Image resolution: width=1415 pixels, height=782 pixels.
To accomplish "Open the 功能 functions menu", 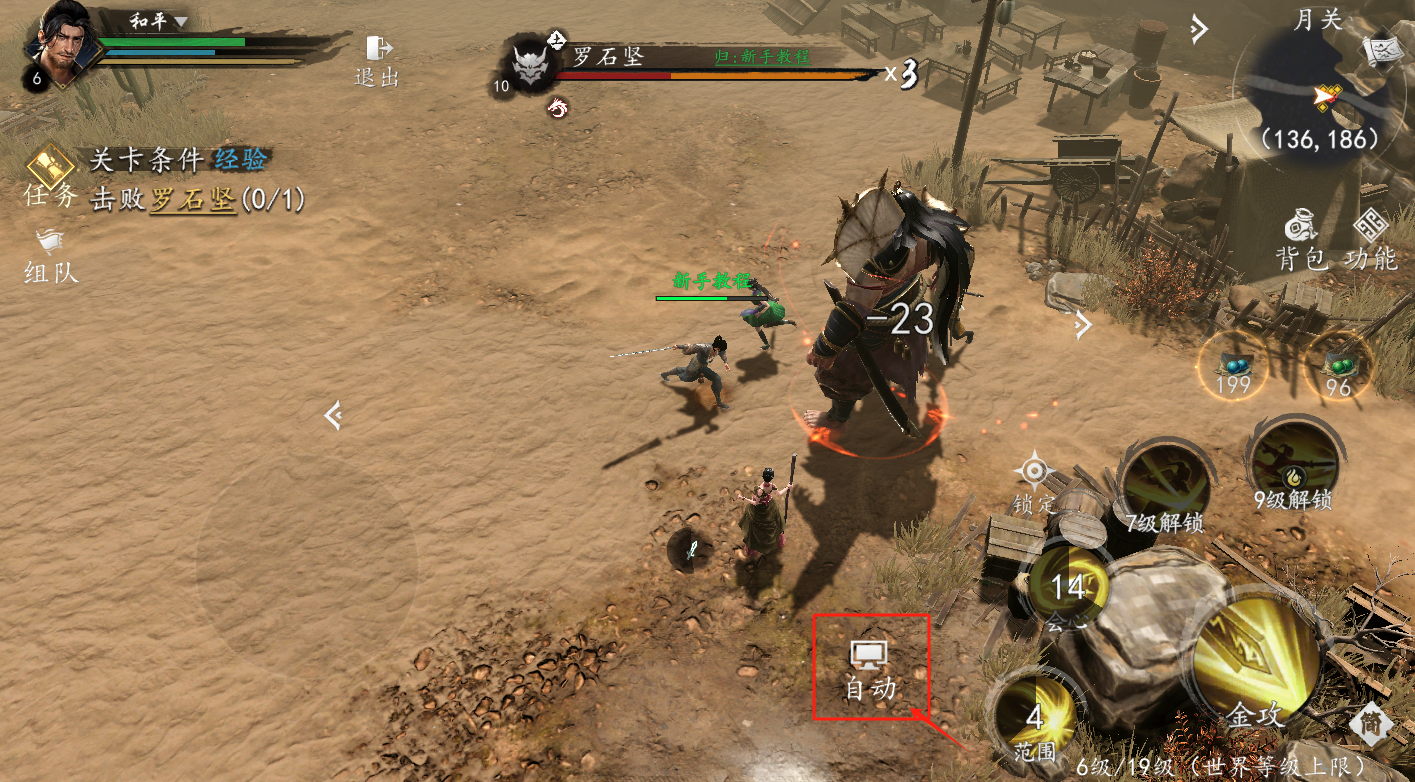I will point(1371,240).
